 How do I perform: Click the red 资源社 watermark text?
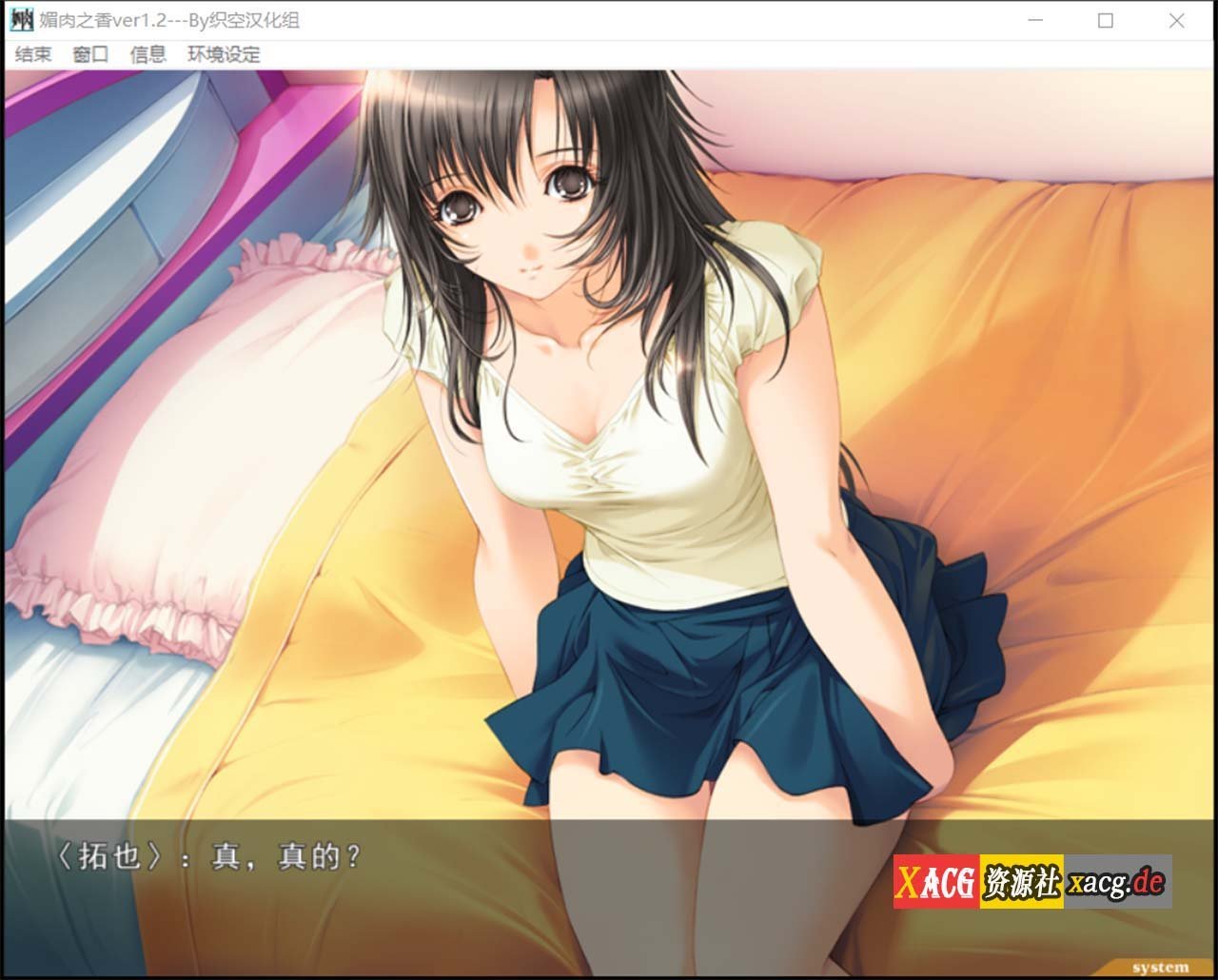point(1022,881)
